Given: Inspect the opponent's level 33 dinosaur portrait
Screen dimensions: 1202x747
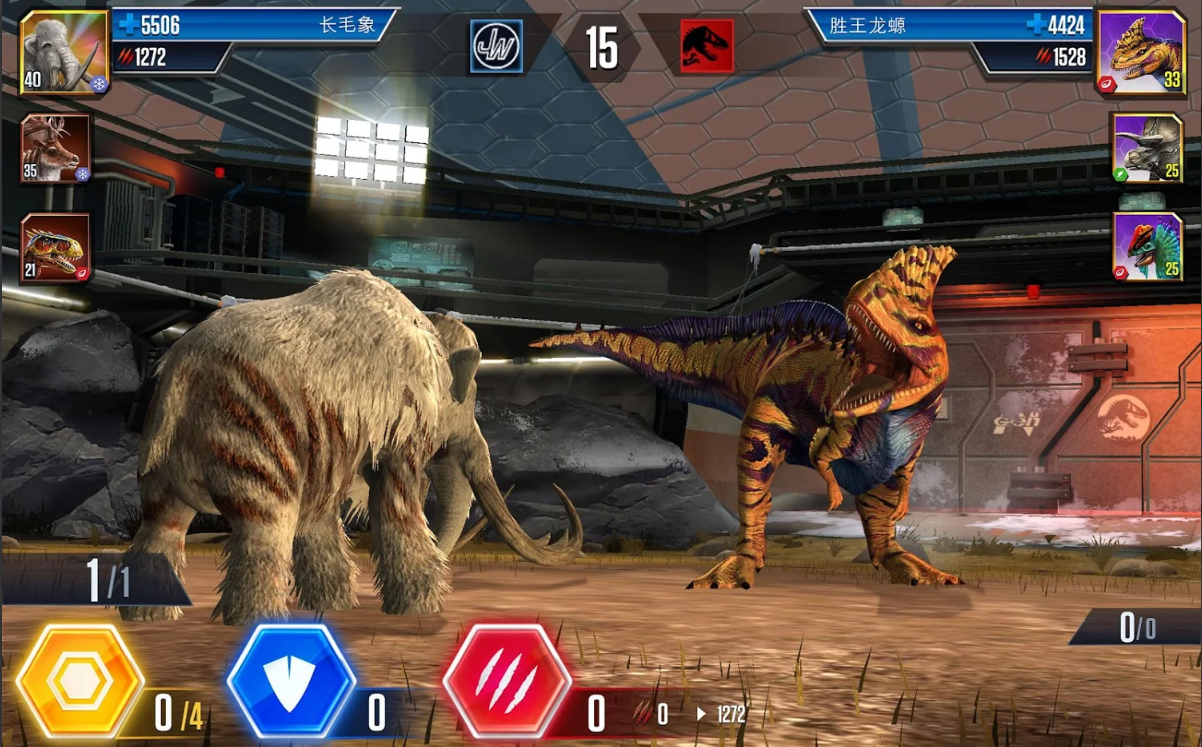Looking at the screenshot, I should click(1141, 51).
